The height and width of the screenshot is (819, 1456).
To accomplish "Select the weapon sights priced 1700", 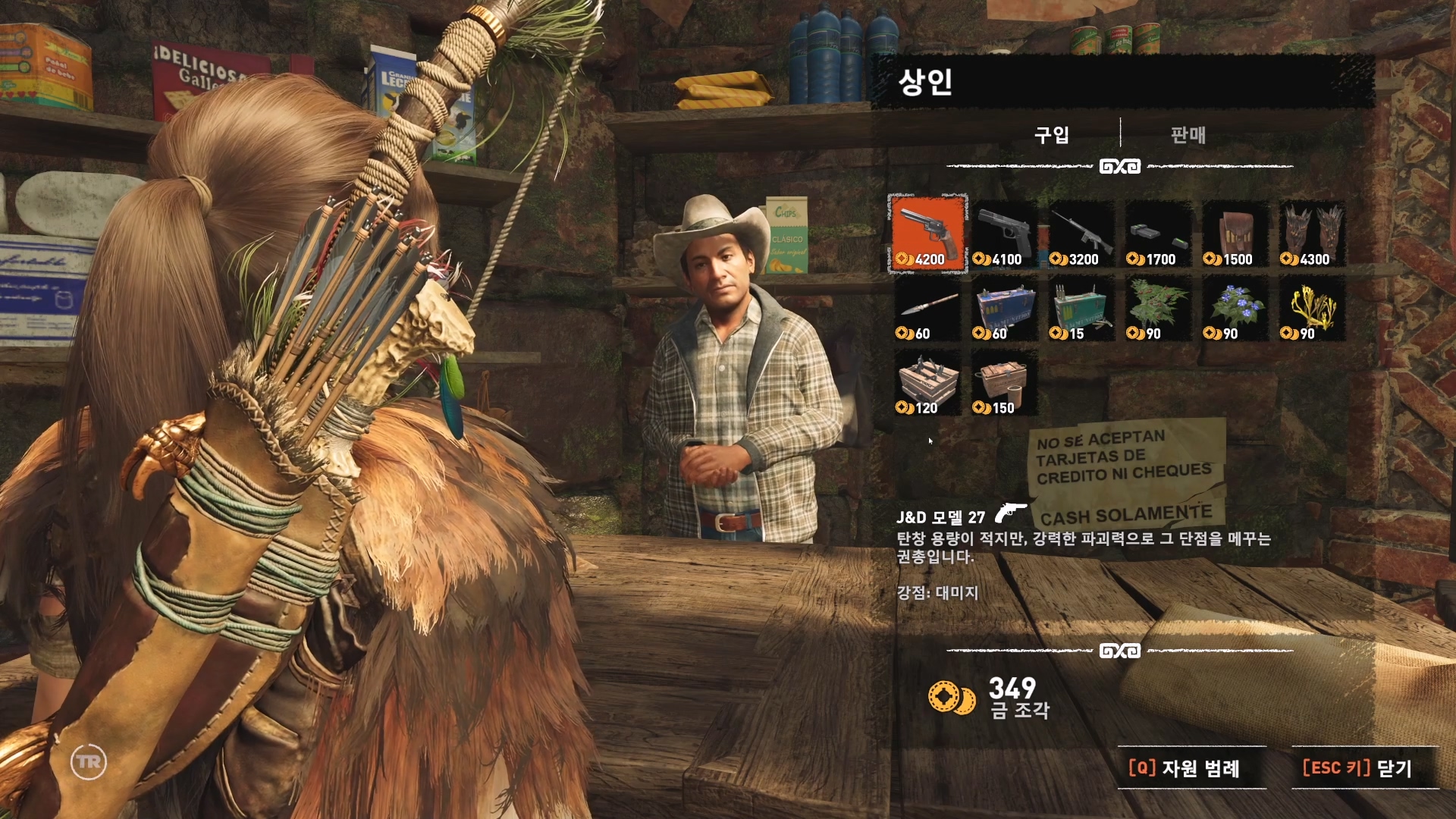I will (1158, 233).
